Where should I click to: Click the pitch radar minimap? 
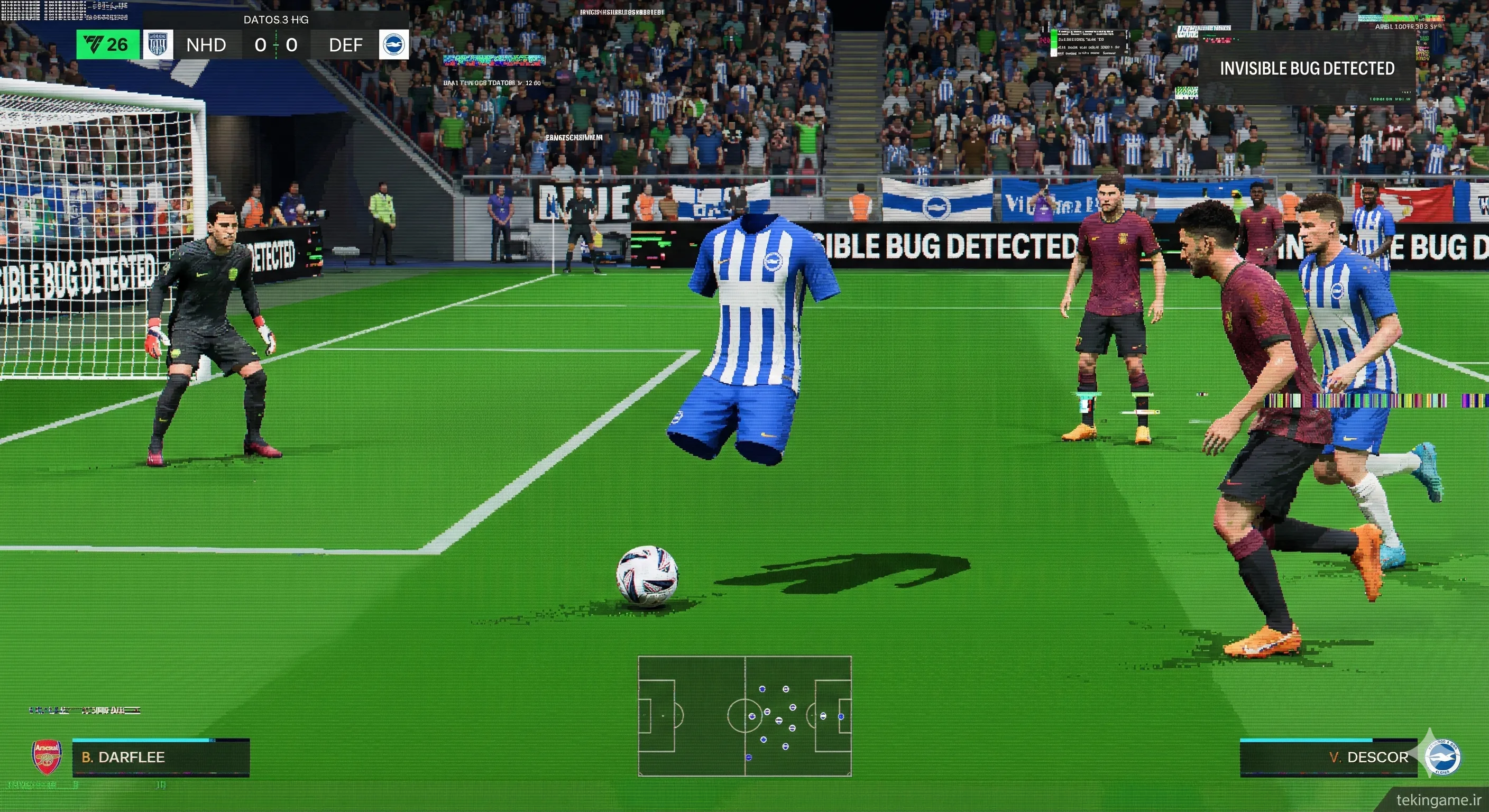[x=744, y=715]
